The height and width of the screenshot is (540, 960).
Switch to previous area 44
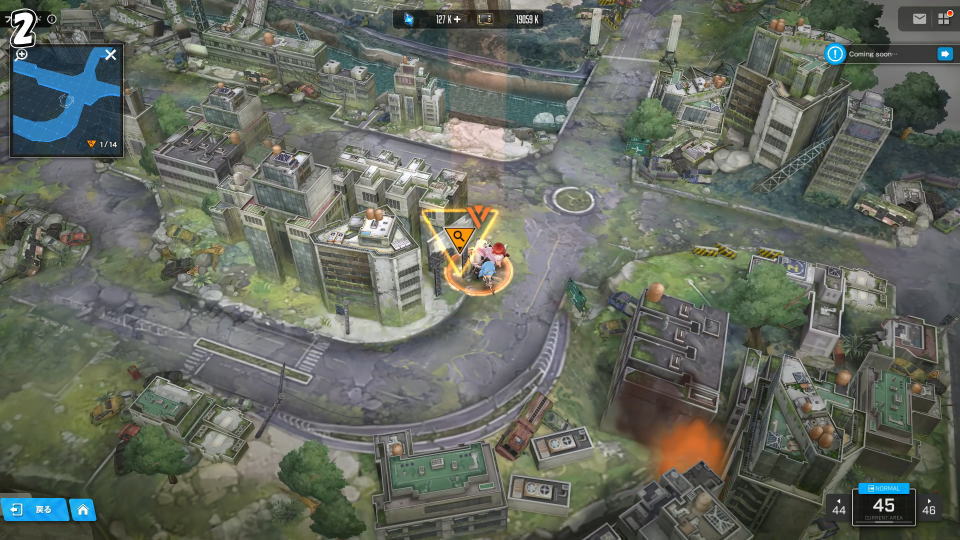[x=838, y=507]
